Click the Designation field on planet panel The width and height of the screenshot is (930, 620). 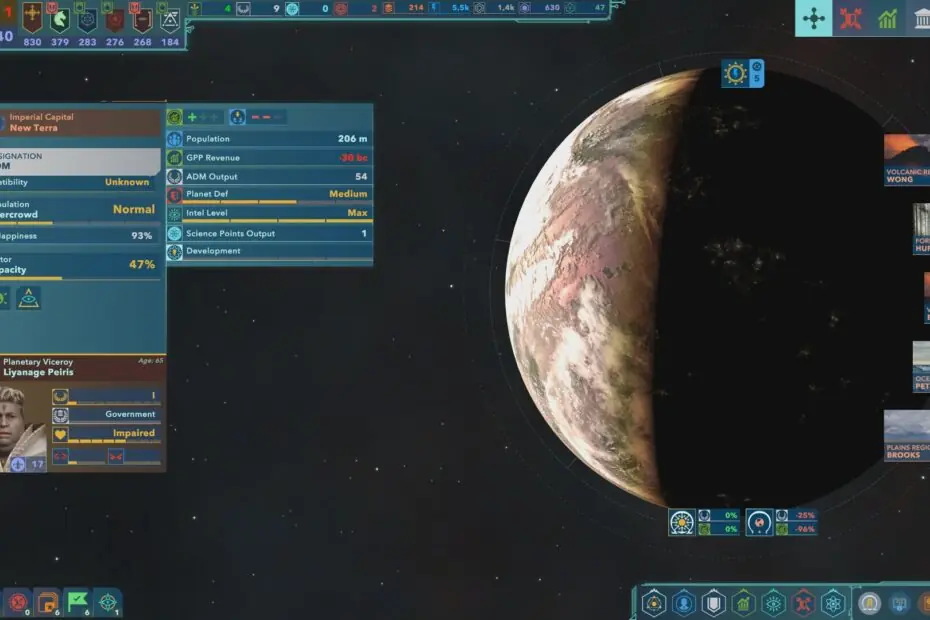coord(80,162)
